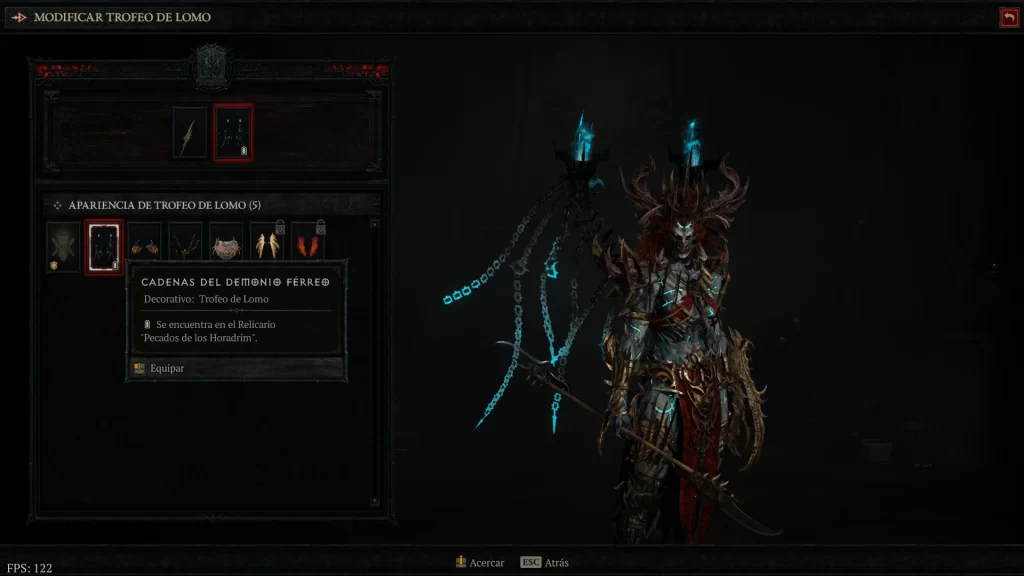Pick the orange claws back trophy appearance
The image size is (1024, 576).
coord(145,246)
